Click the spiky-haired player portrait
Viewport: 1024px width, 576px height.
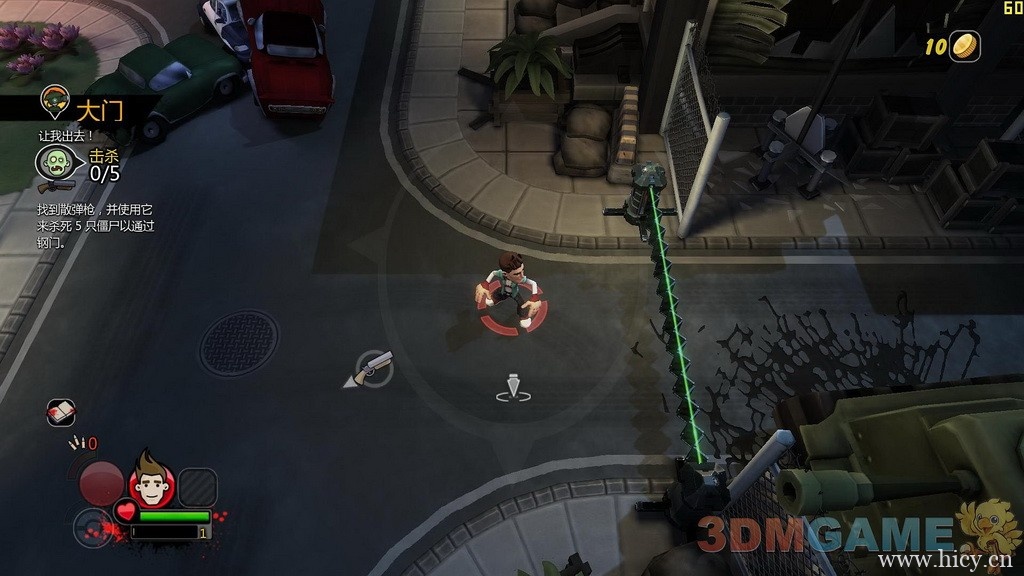[x=152, y=485]
